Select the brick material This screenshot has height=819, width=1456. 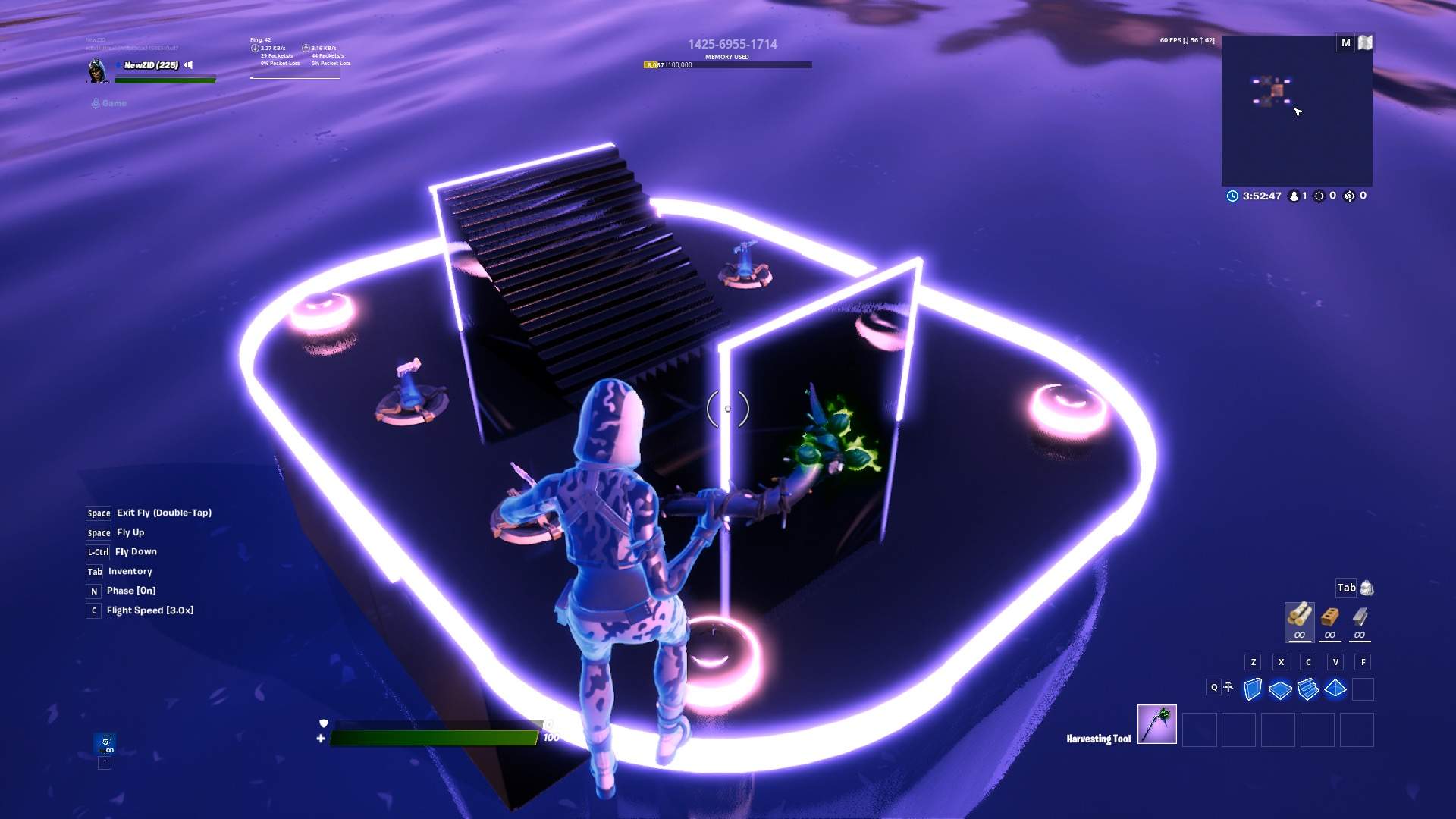point(1329,617)
